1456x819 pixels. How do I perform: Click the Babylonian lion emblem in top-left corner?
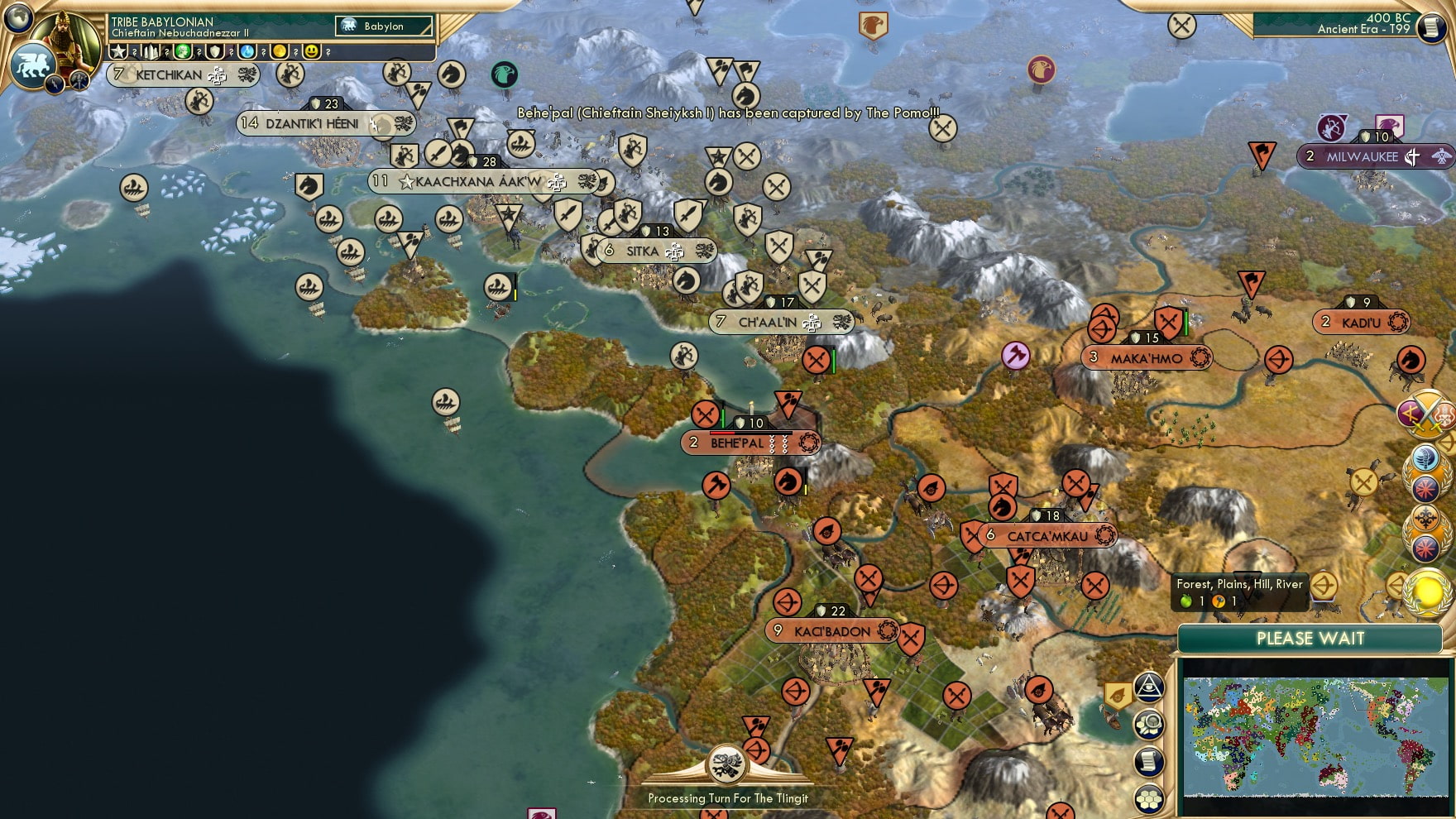34,65
